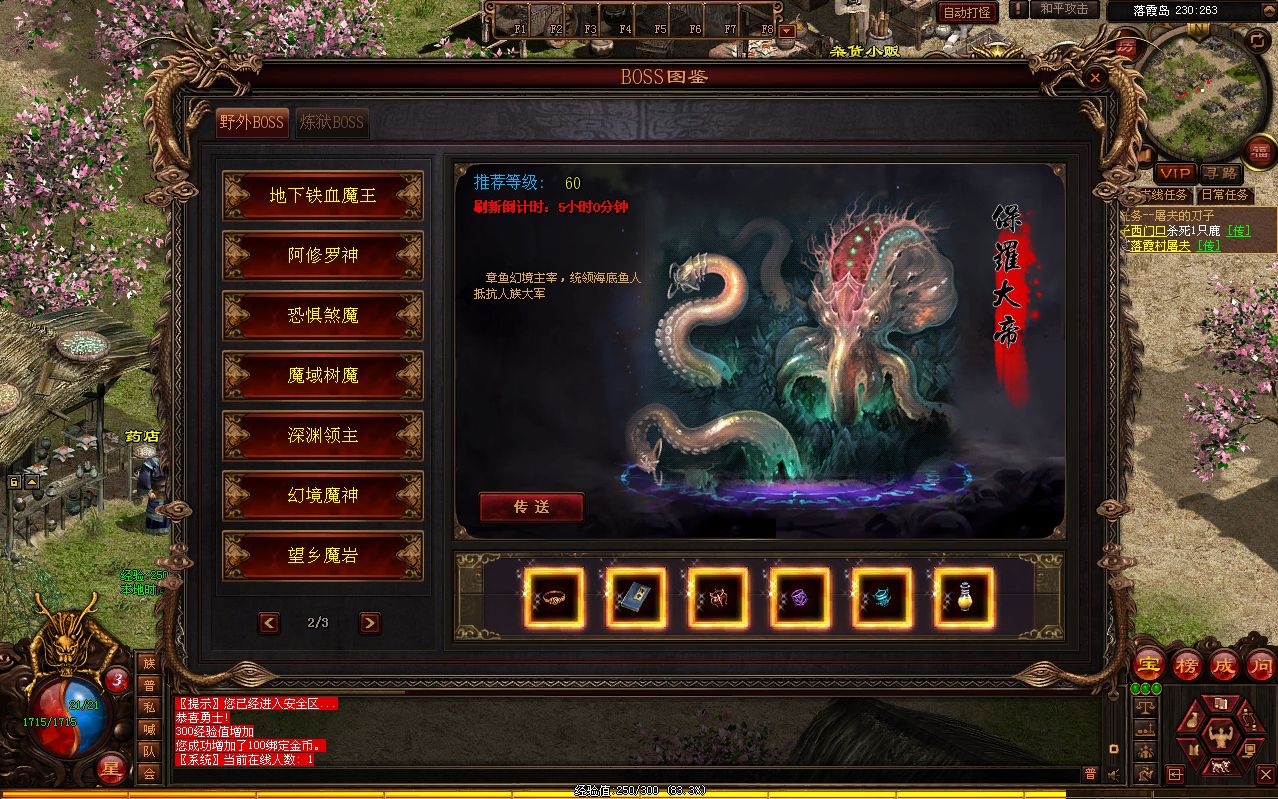Choose the 幻境魔神 boss entry
This screenshot has width=1278, height=799.
[322, 495]
